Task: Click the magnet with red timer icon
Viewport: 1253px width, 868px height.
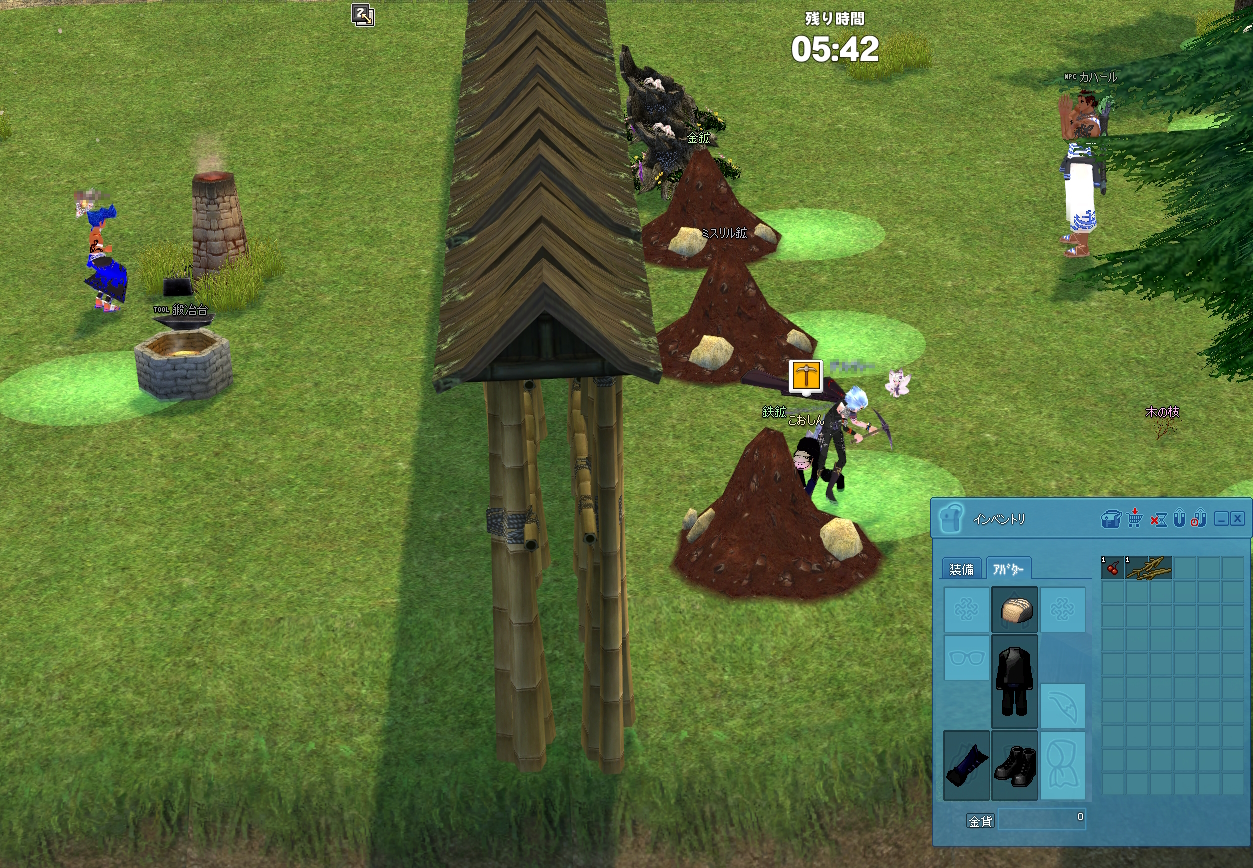Action: click(1198, 519)
